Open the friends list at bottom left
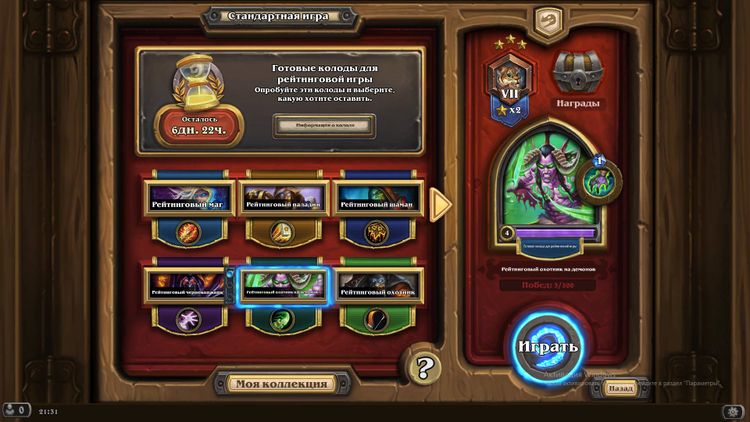Image resolution: width=750 pixels, height=422 pixels. [15, 410]
